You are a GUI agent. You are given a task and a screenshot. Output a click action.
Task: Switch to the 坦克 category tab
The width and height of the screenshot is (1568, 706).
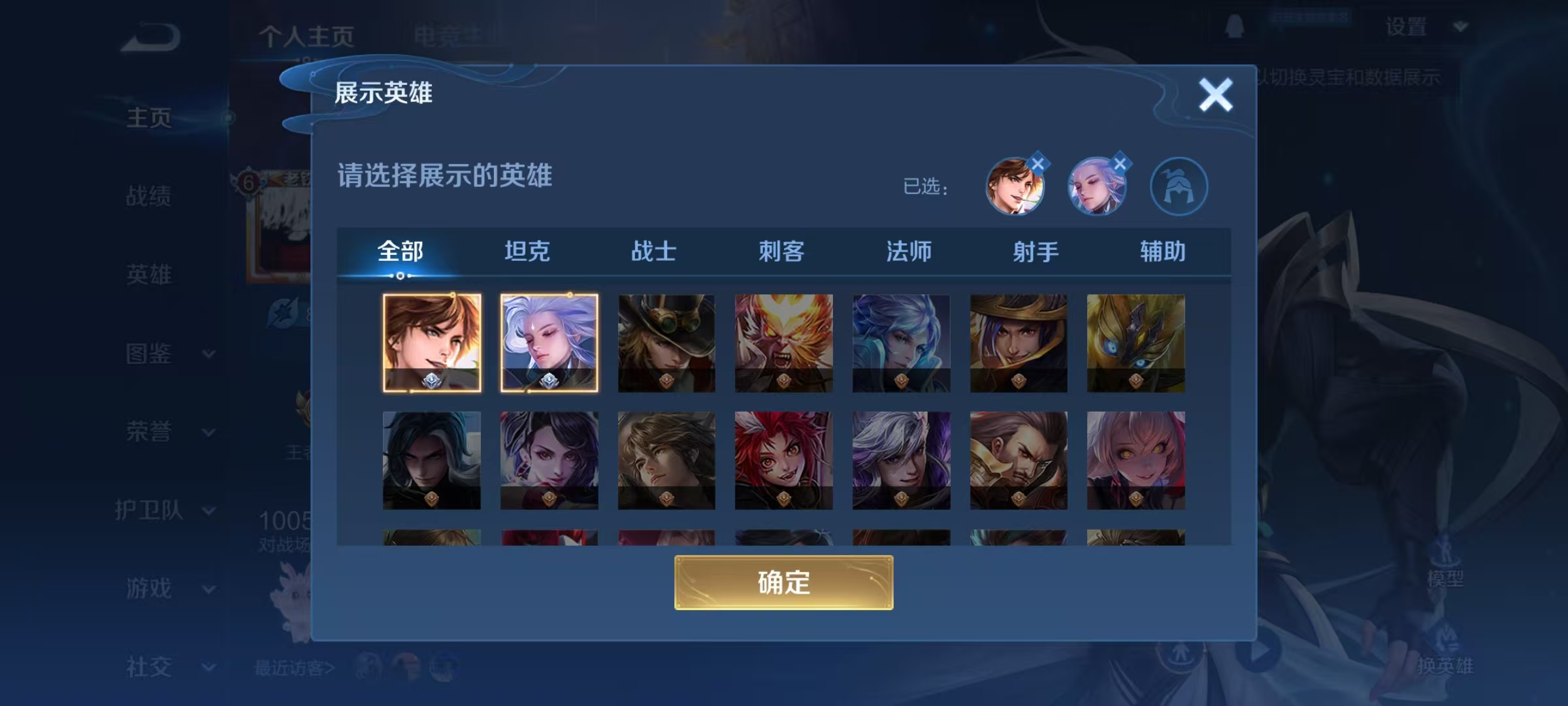(528, 252)
